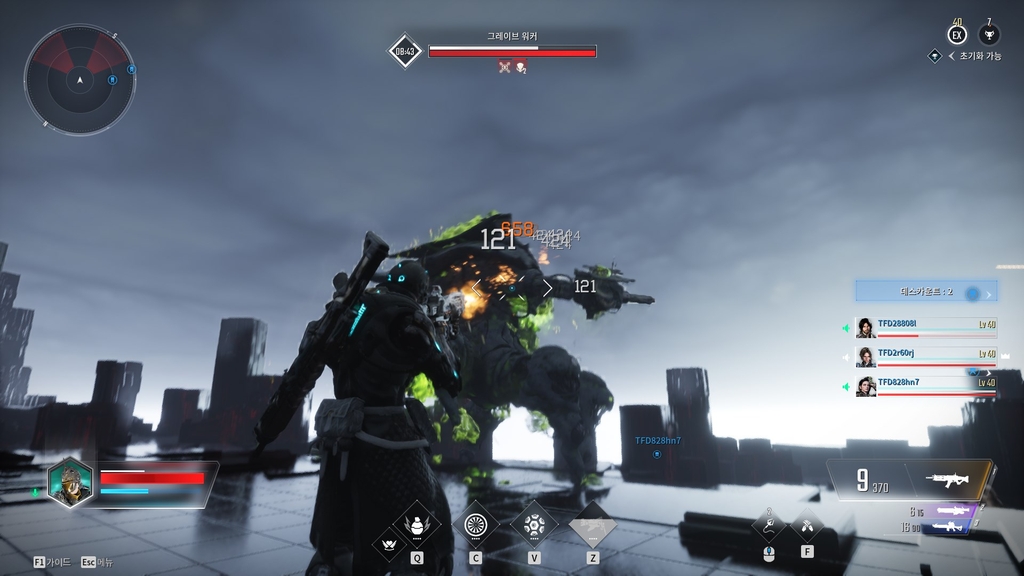Activate the grenade skill icon

point(416,523)
